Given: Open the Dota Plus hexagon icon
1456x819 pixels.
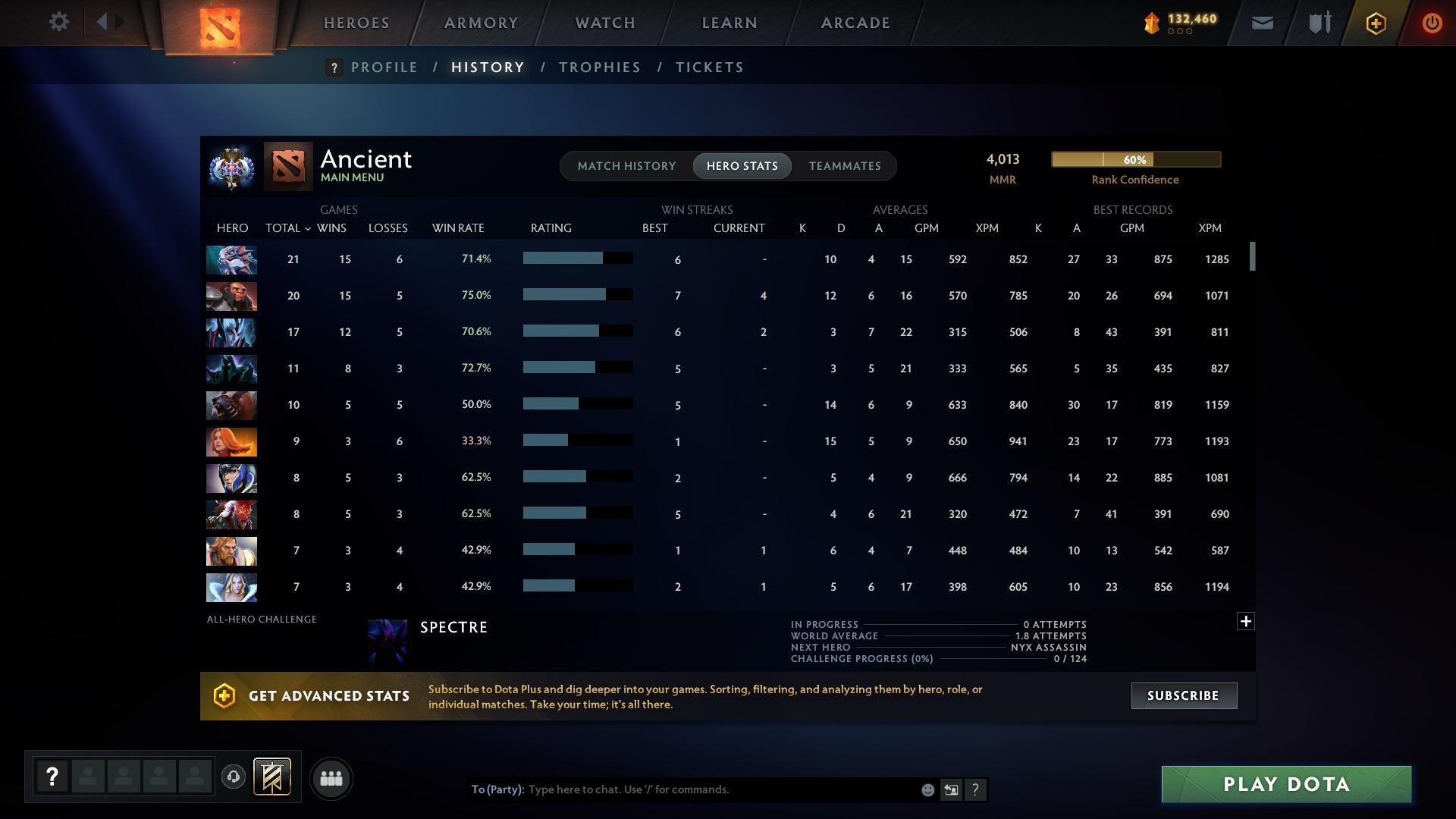Looking at the screenshot, I should 1375,23.
